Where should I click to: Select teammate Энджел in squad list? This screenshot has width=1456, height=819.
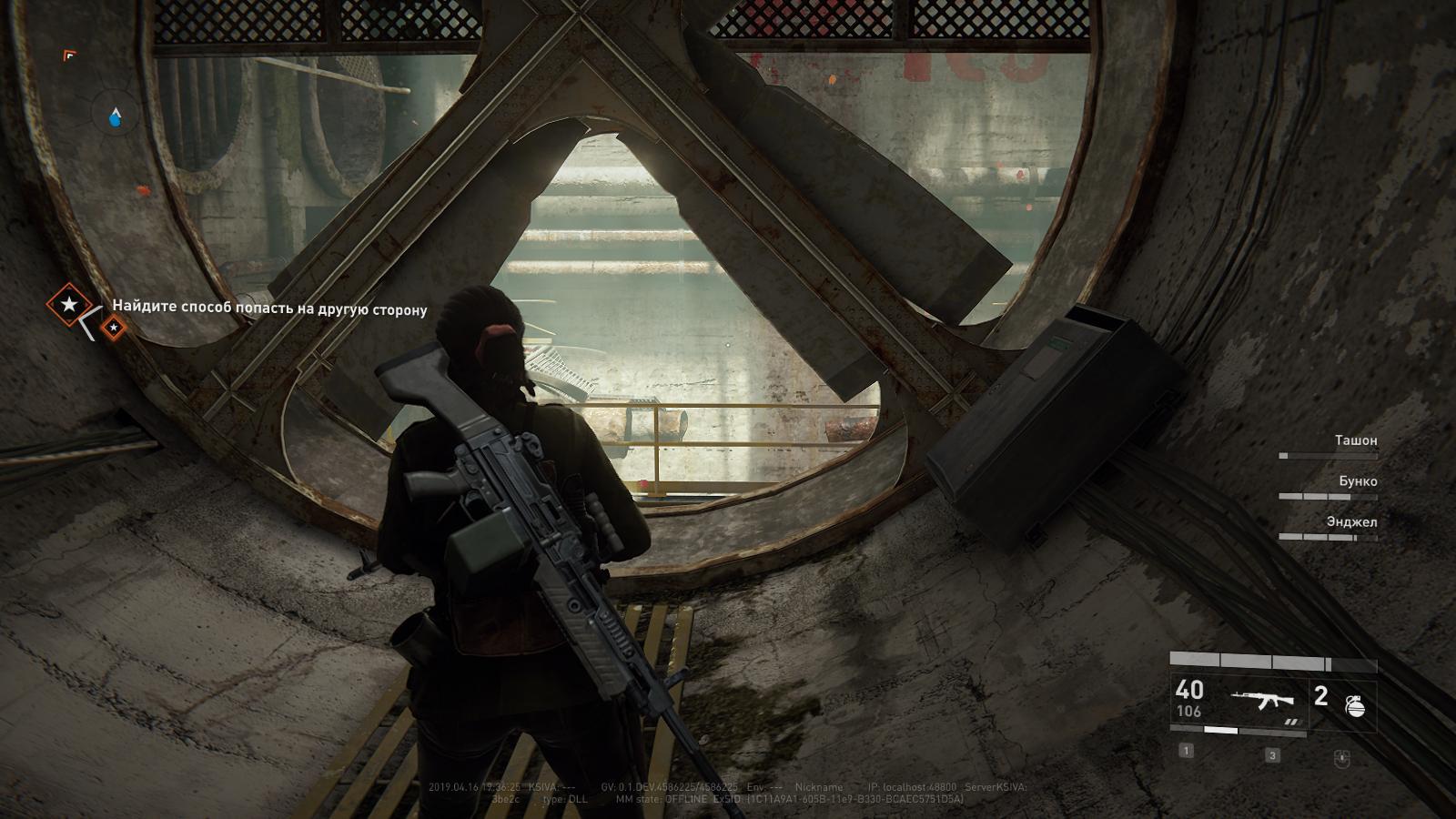click(1351, 522)
